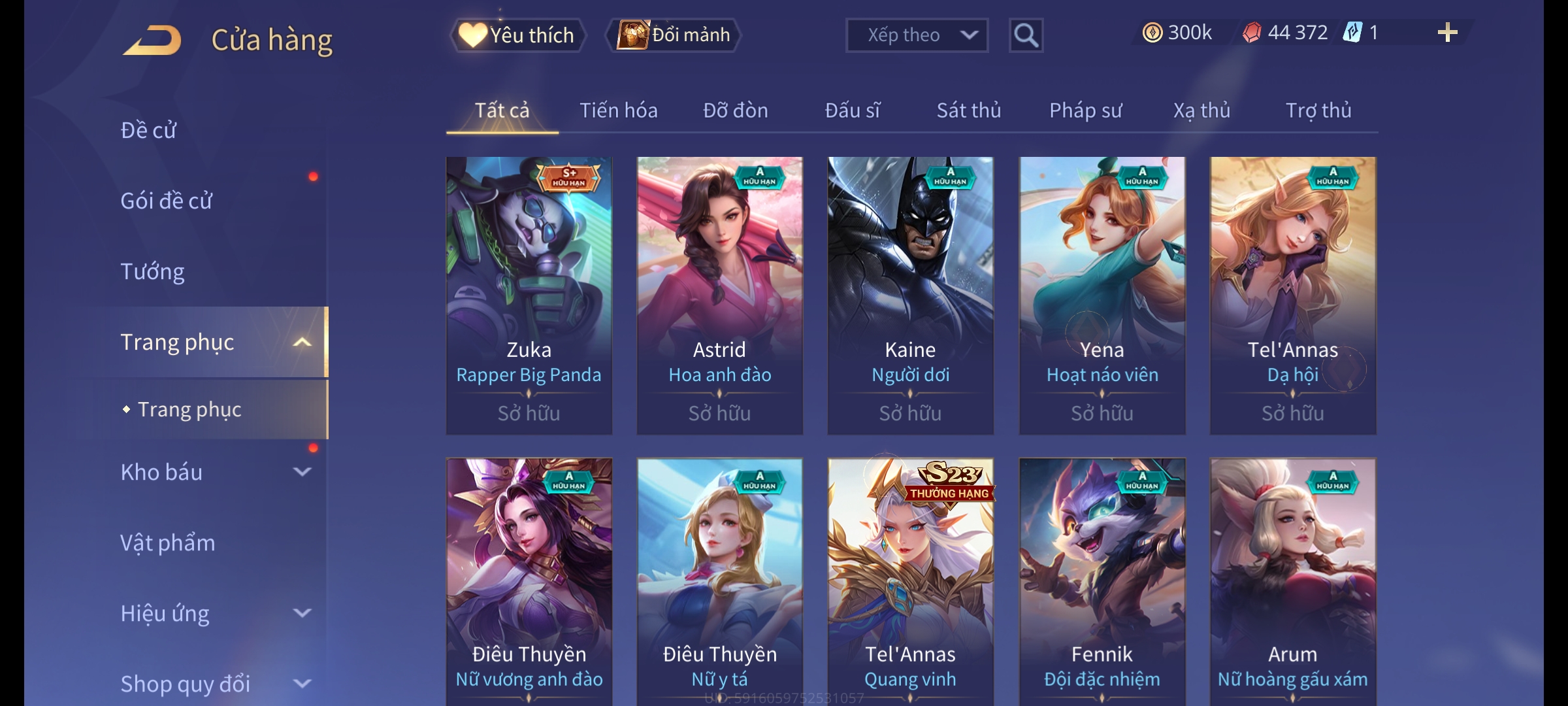Open the Yêu thích favorites list
This screenshot has width=1568, height=706.
(x=517, y=35)
